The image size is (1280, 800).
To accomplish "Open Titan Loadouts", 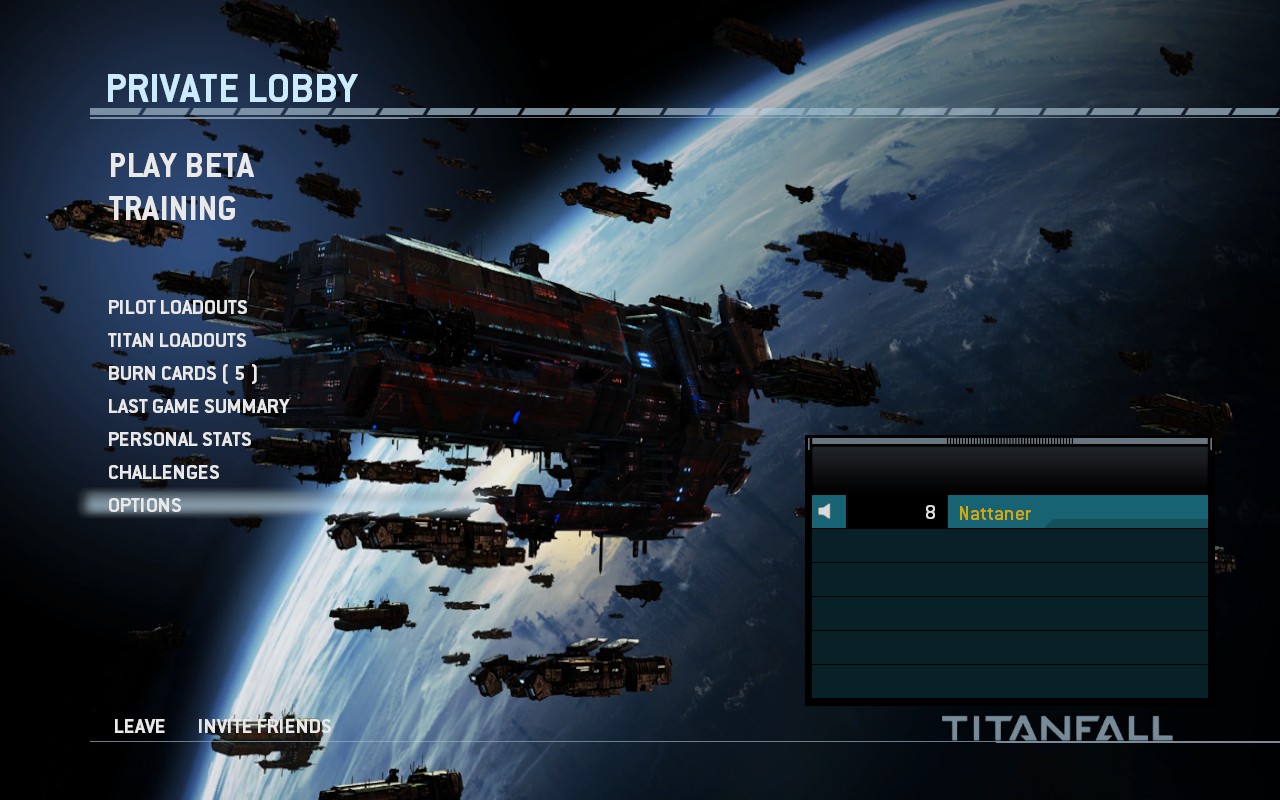I will (176, 340).
